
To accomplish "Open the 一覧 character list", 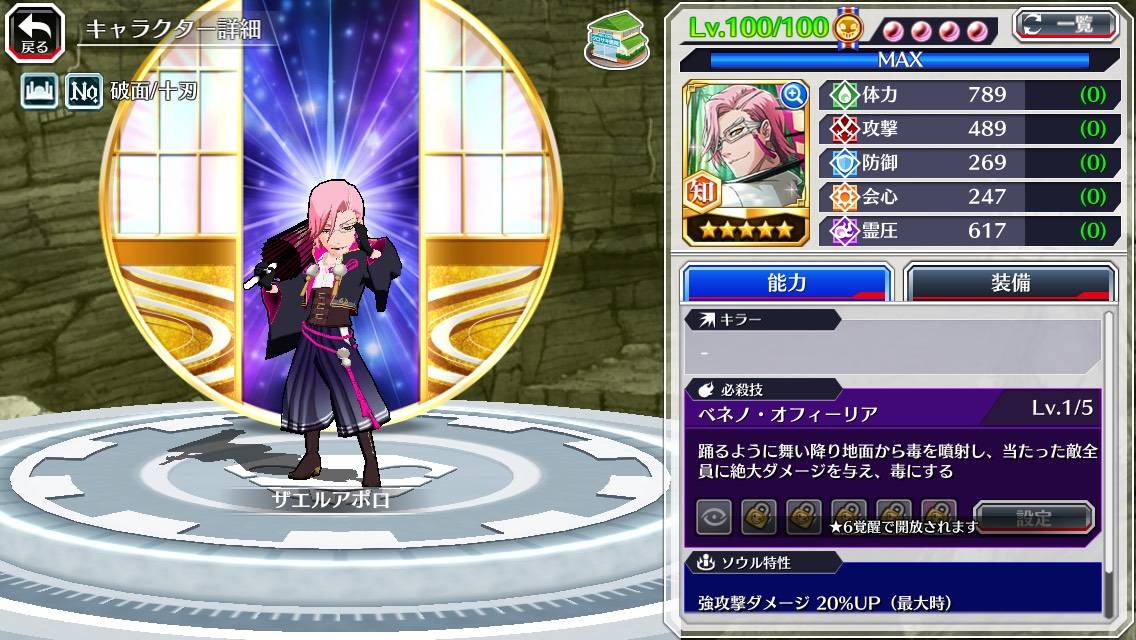I will click(x=1065, y=24).
